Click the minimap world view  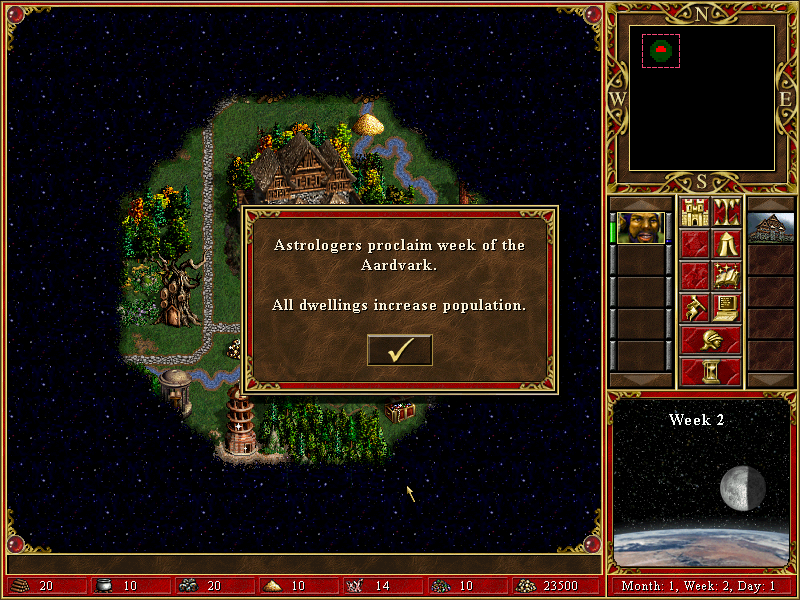coord(701,97)
